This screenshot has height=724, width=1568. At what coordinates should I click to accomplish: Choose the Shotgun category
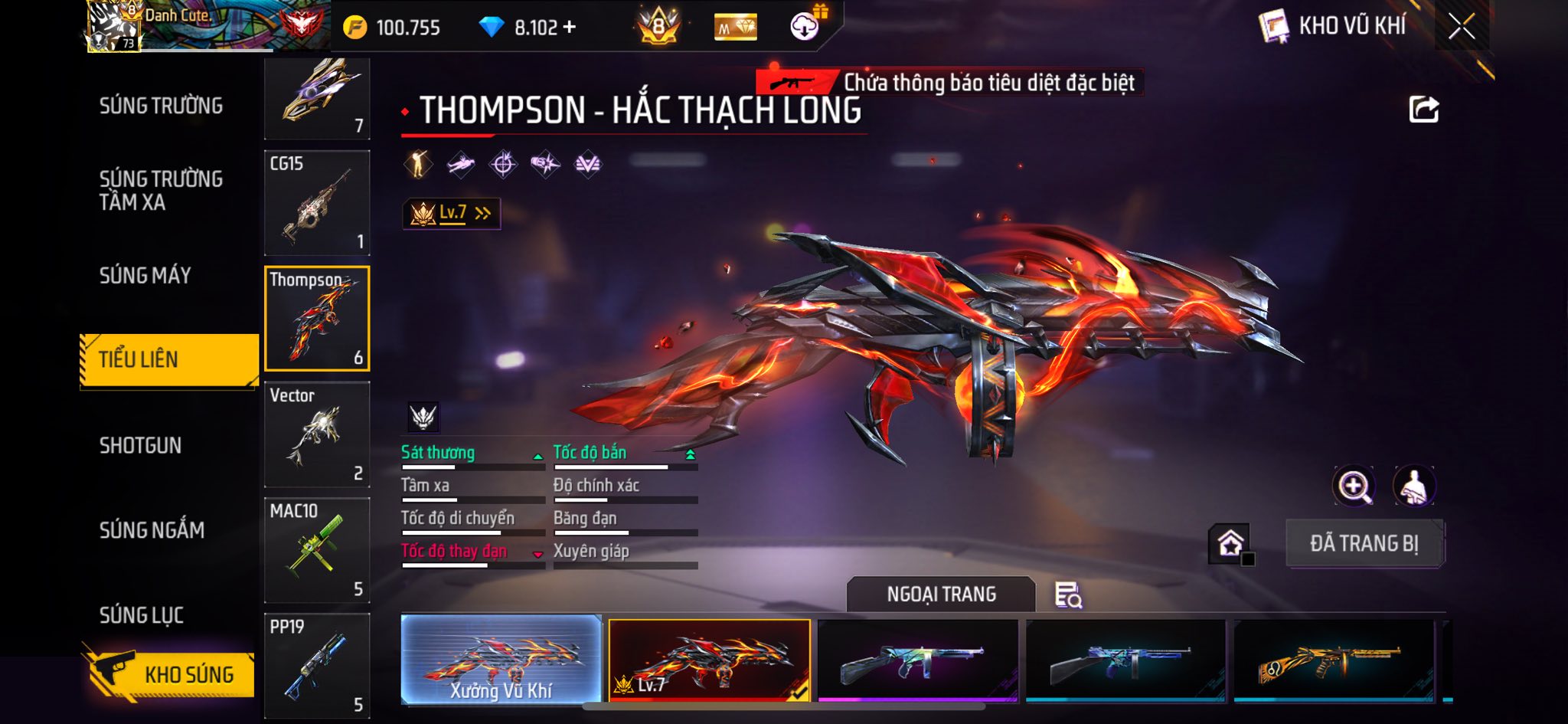click(x=140, y=445)
